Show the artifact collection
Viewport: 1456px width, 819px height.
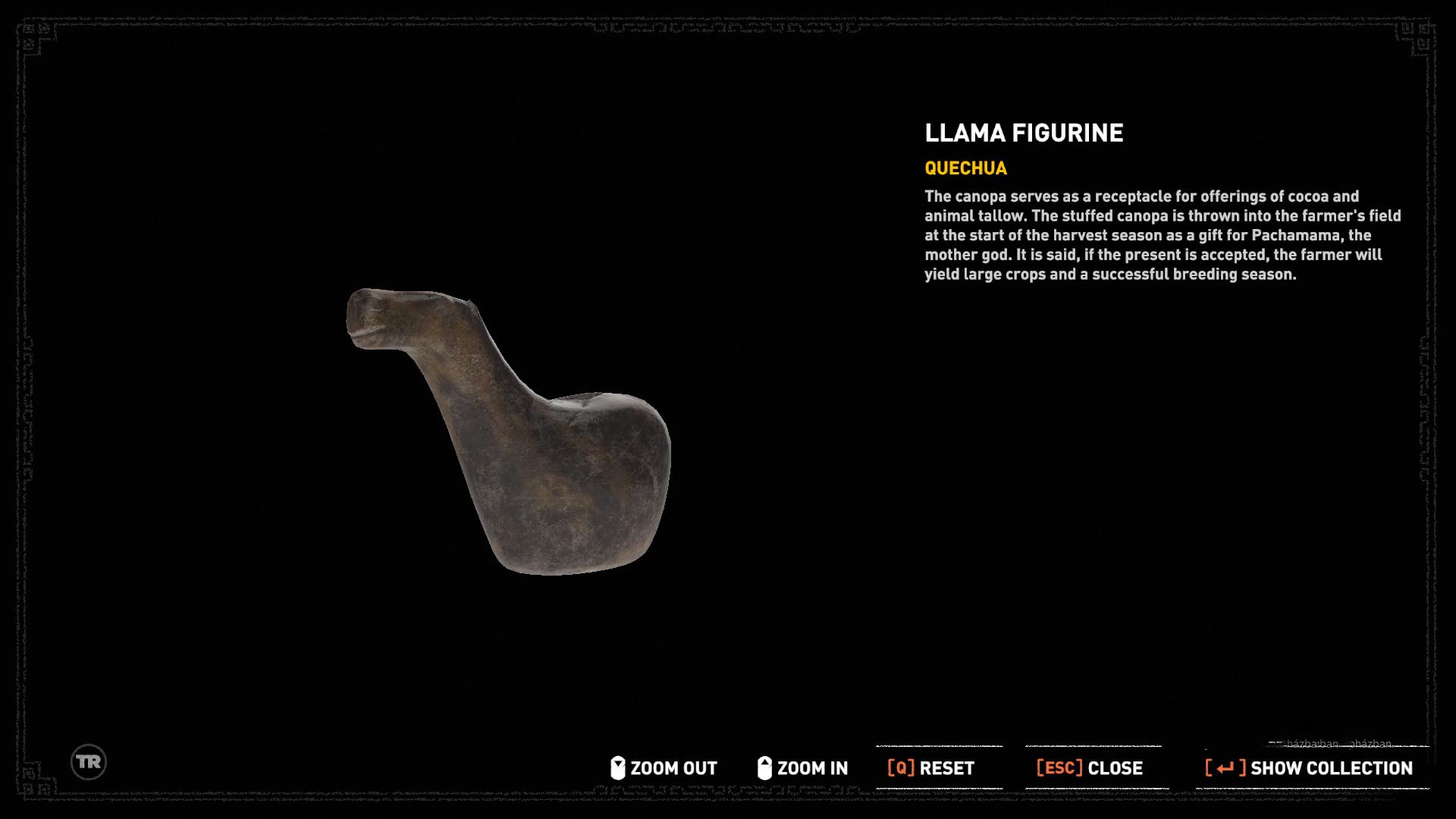point(1309,768)
